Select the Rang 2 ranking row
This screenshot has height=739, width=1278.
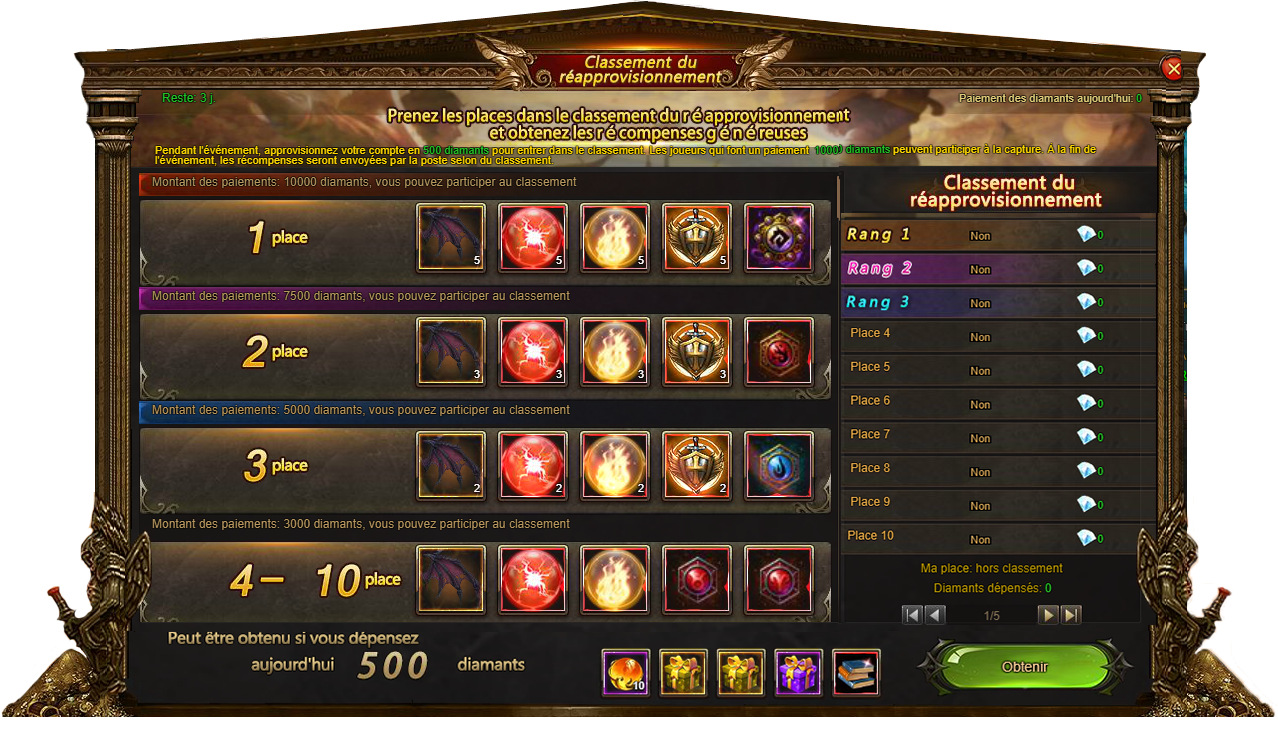(x=998, y=269)
